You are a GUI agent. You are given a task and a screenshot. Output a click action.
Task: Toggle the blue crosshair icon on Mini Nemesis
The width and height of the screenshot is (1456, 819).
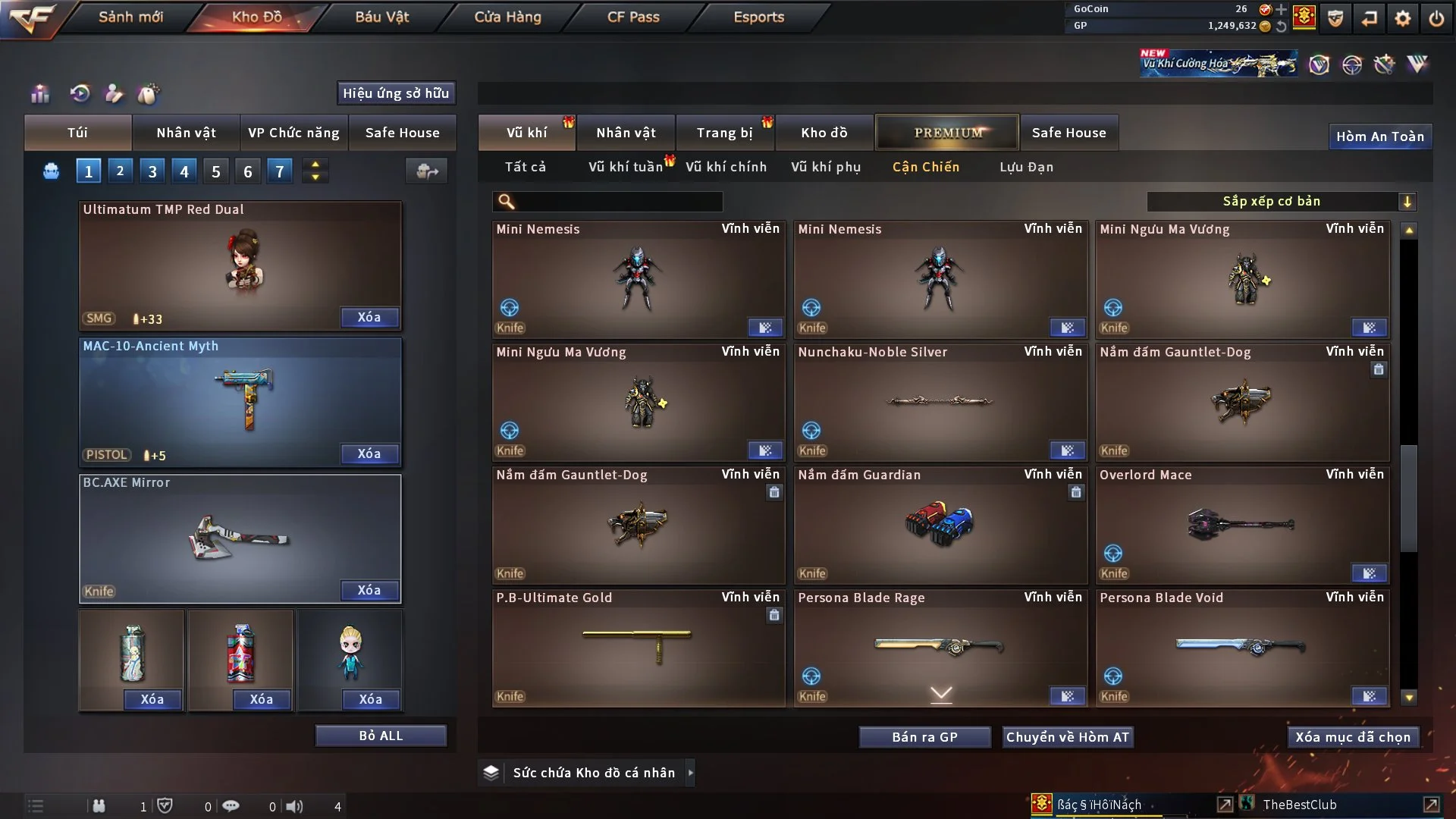point(510,308)
